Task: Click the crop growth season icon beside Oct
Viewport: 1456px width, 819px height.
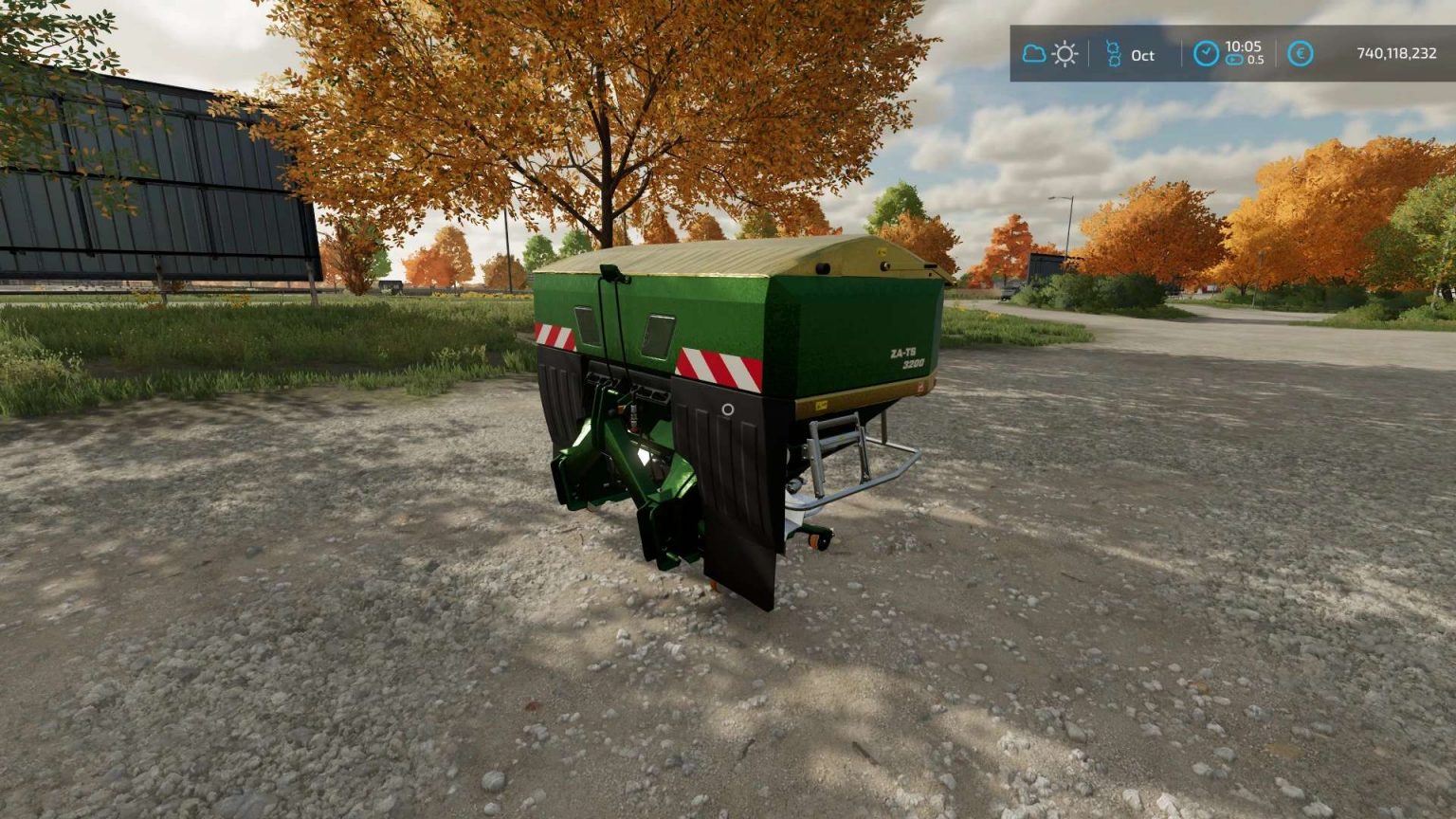Action: pos(1114,54)
